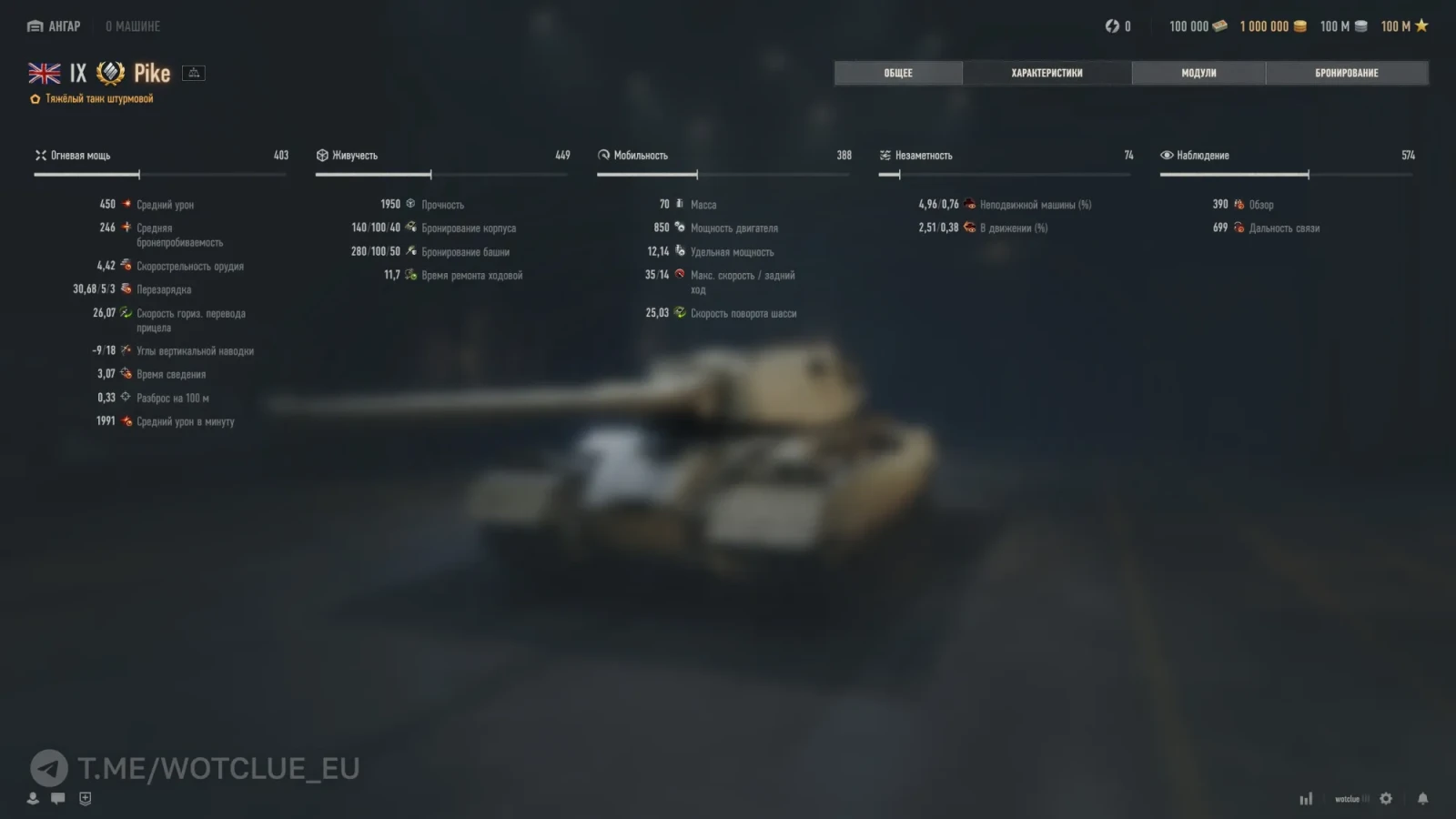The image size is (1456, 819).
Task: Click the Concealment category icon
Action: coord(885,155)
